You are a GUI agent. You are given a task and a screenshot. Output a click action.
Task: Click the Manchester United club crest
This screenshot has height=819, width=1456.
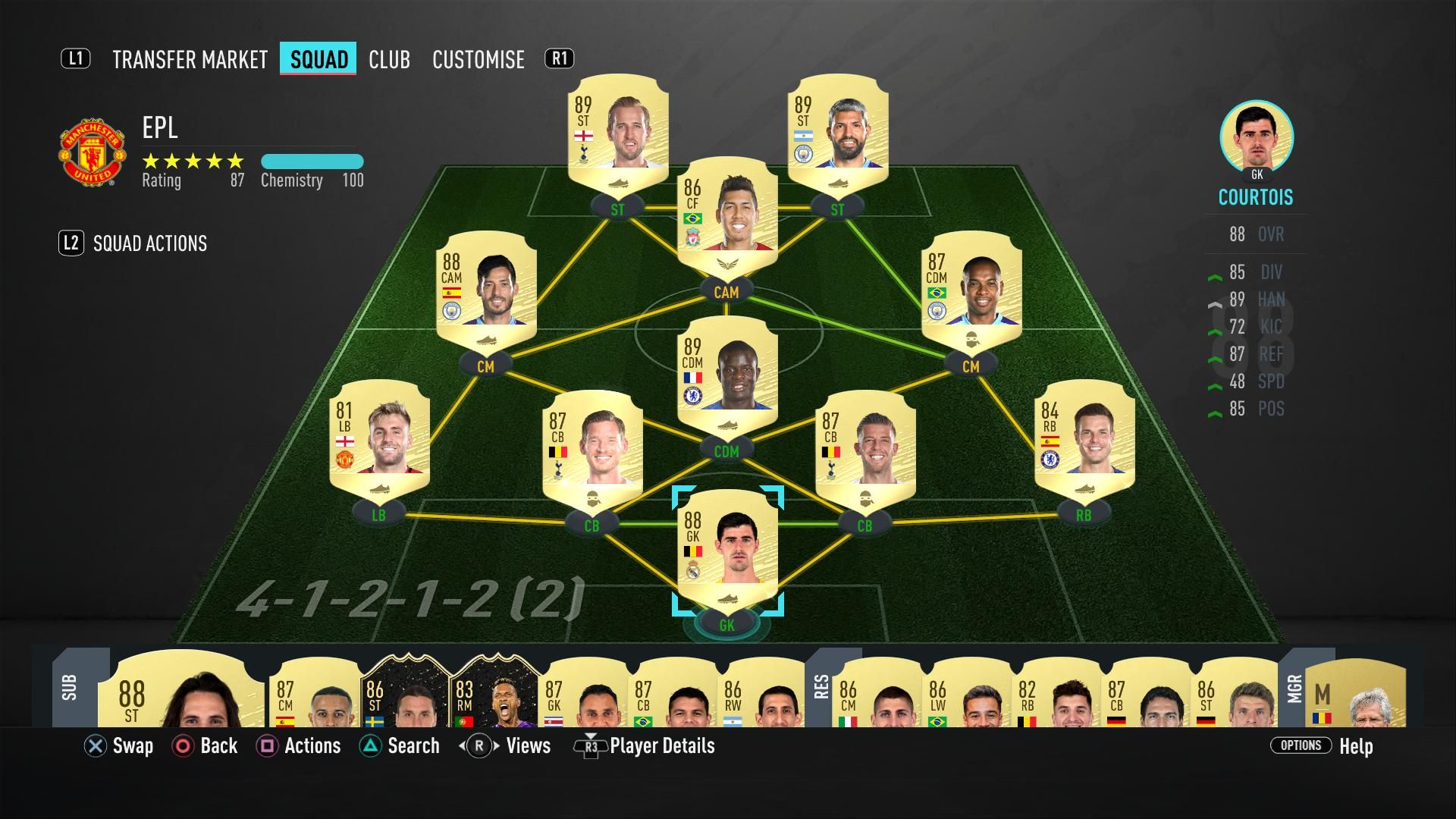point(91,149)
